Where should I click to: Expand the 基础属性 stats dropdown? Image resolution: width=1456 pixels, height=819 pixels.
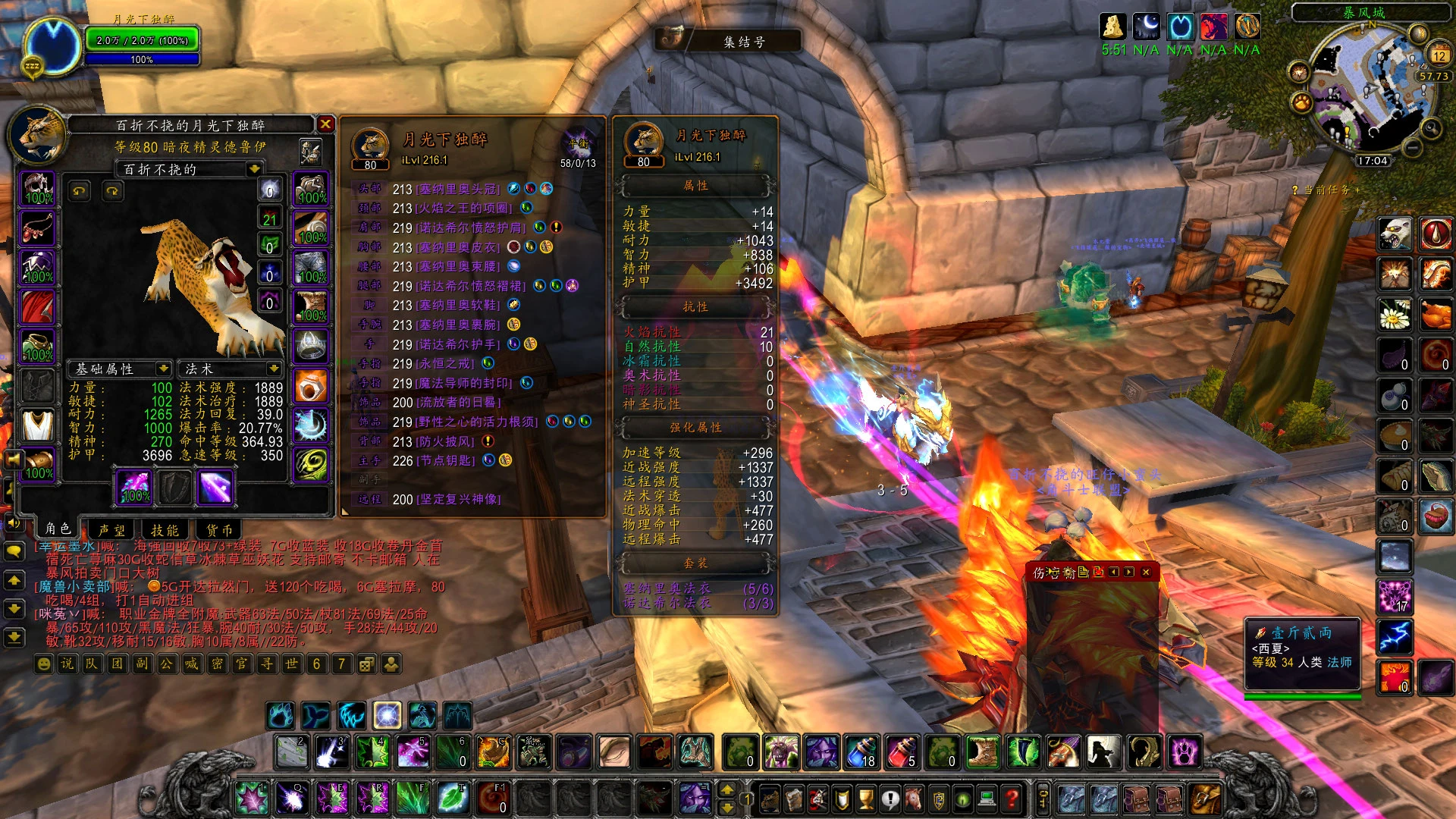coord(163,369)
